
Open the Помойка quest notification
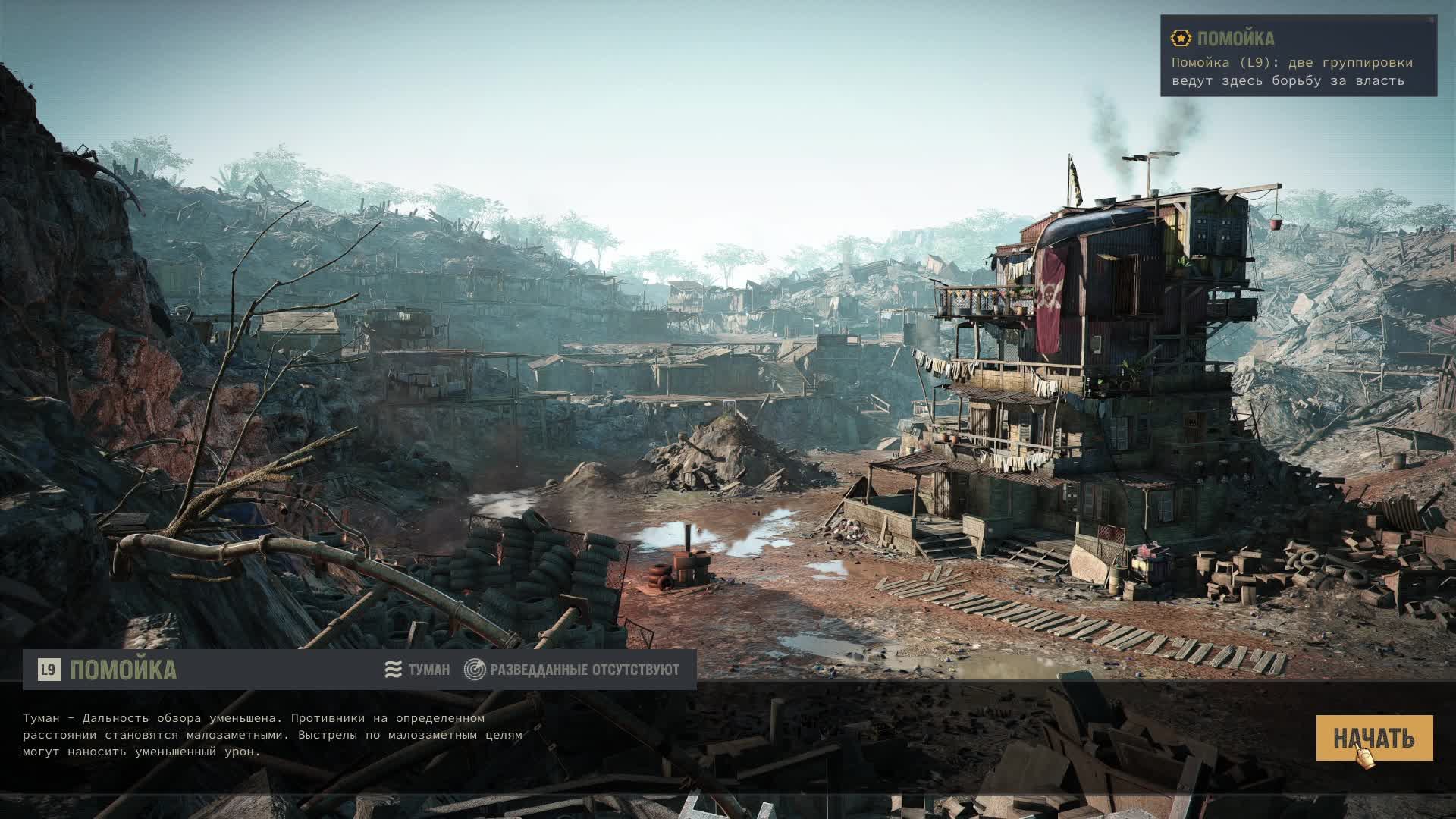point(1298,58)
